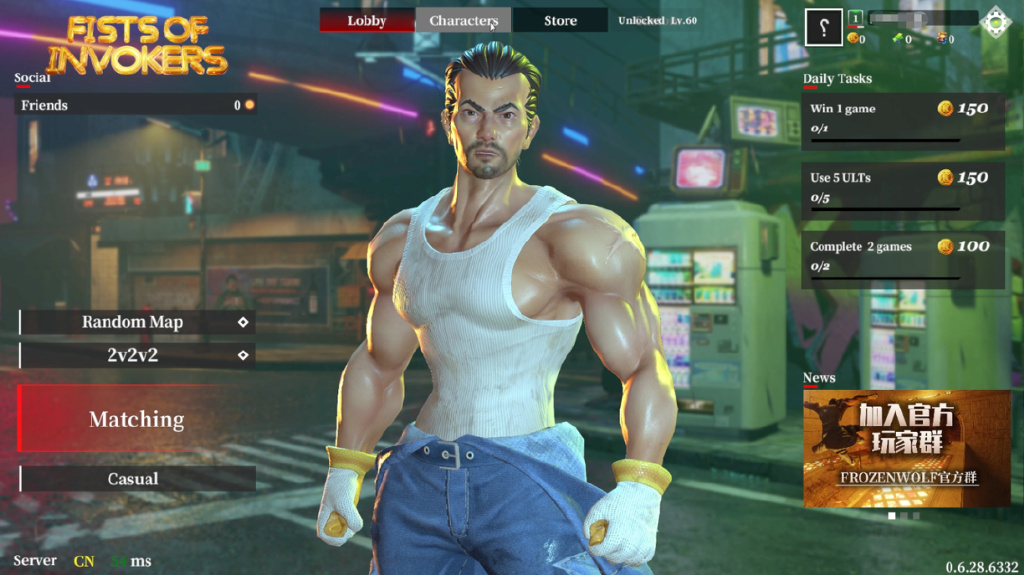Screen dimensions: 1024x575
Task: Click the gold coin currency counter
Action: 855,39
